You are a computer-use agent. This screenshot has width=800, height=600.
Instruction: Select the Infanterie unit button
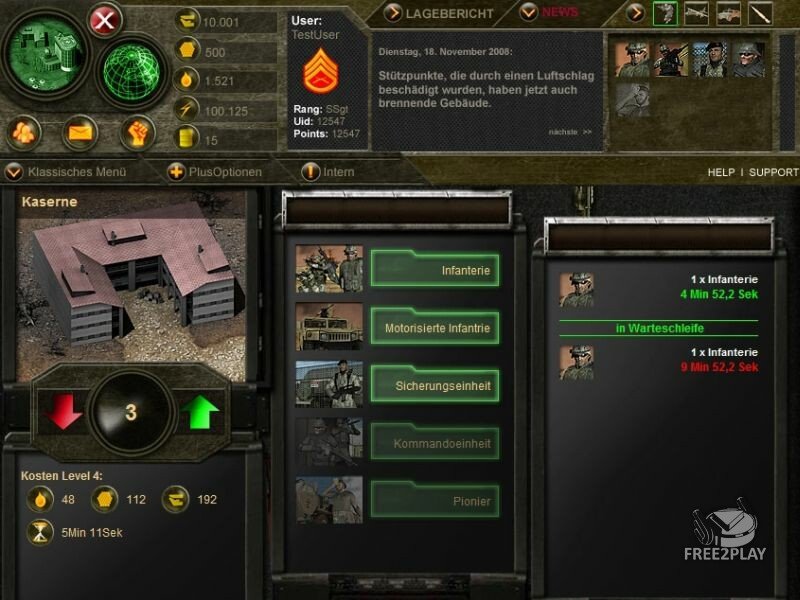pyautogui.click(x=435, y=270)
